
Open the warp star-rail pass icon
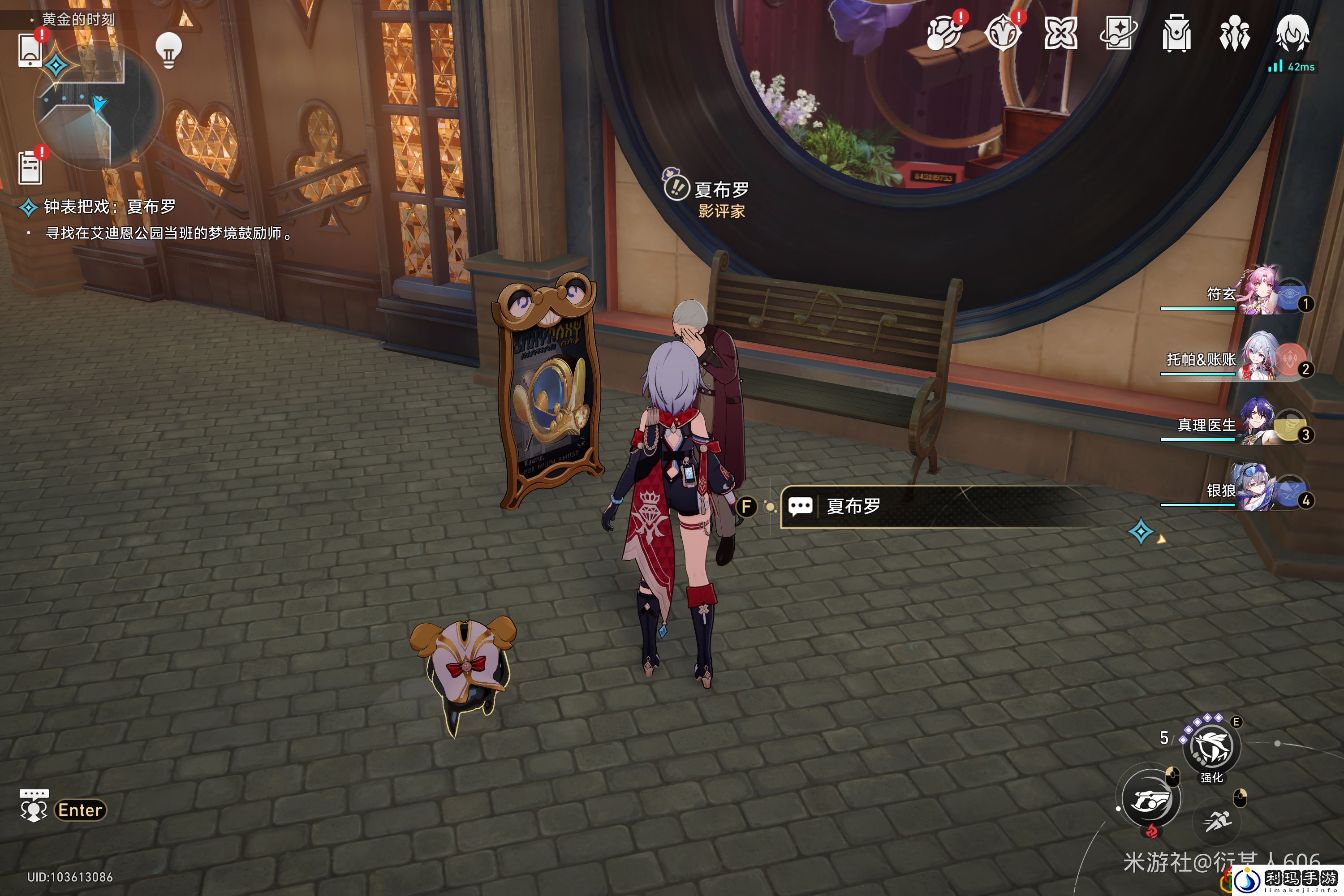[x=1118, y=33]
